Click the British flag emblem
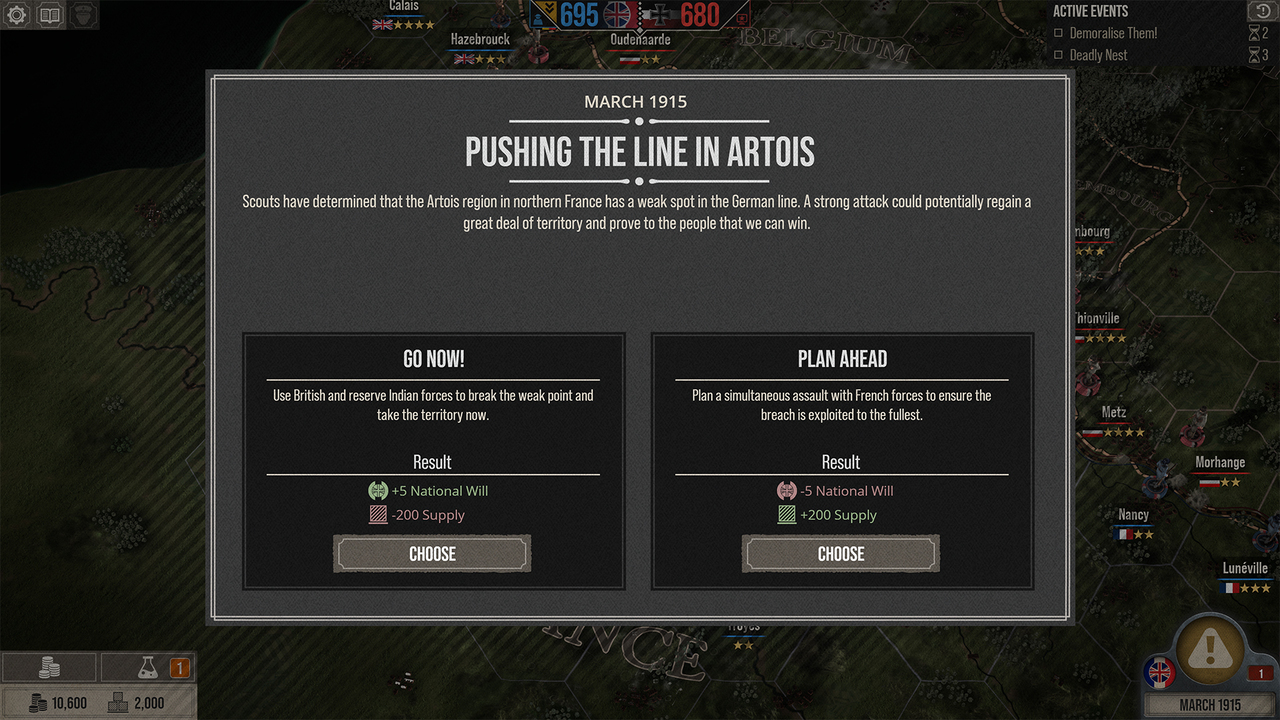 pyautogui.click(x=1162, y=672)
